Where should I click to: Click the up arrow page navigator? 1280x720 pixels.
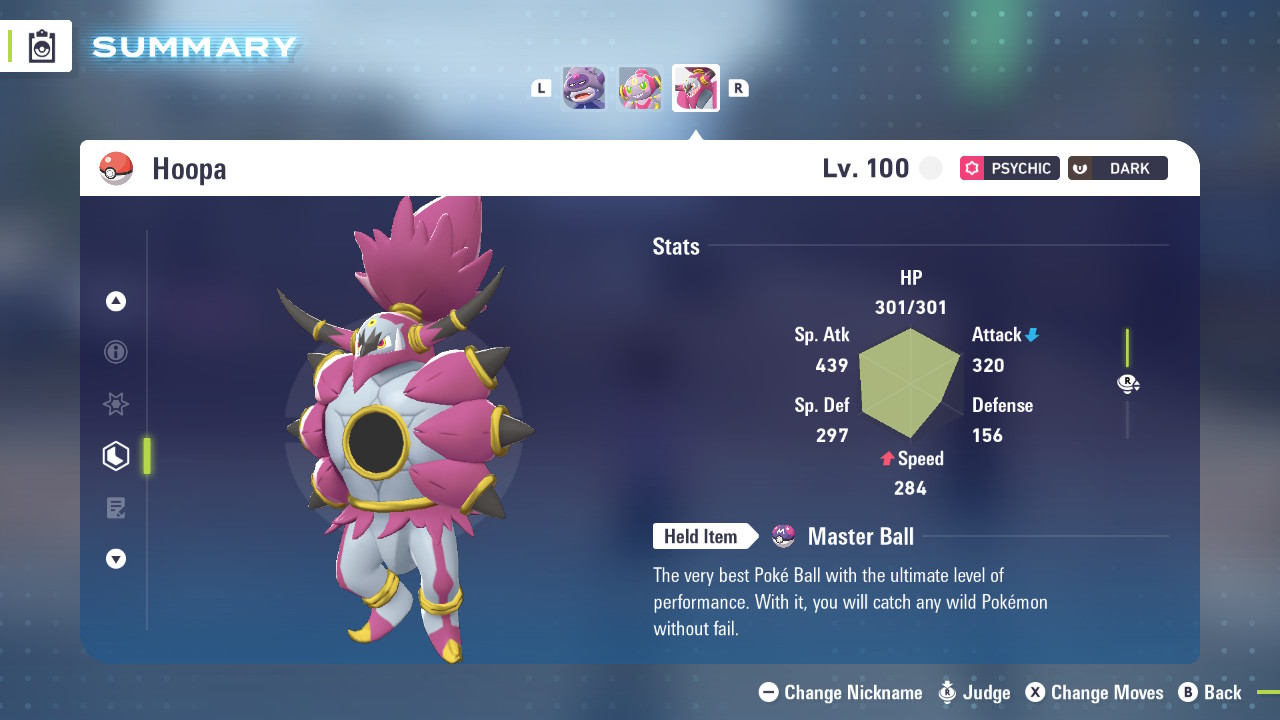[x=116, y=301]
